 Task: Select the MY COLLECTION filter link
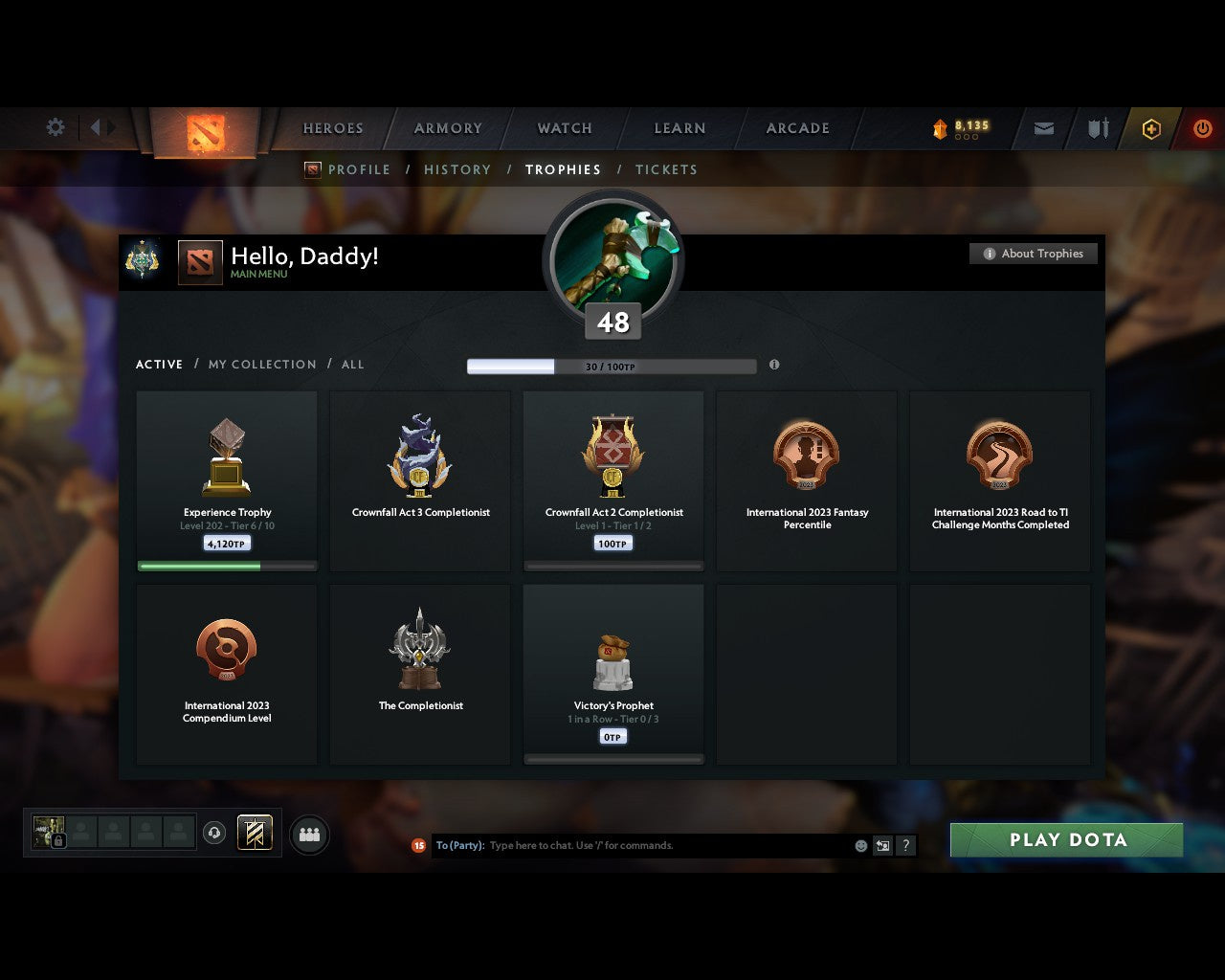coord(261,365)
